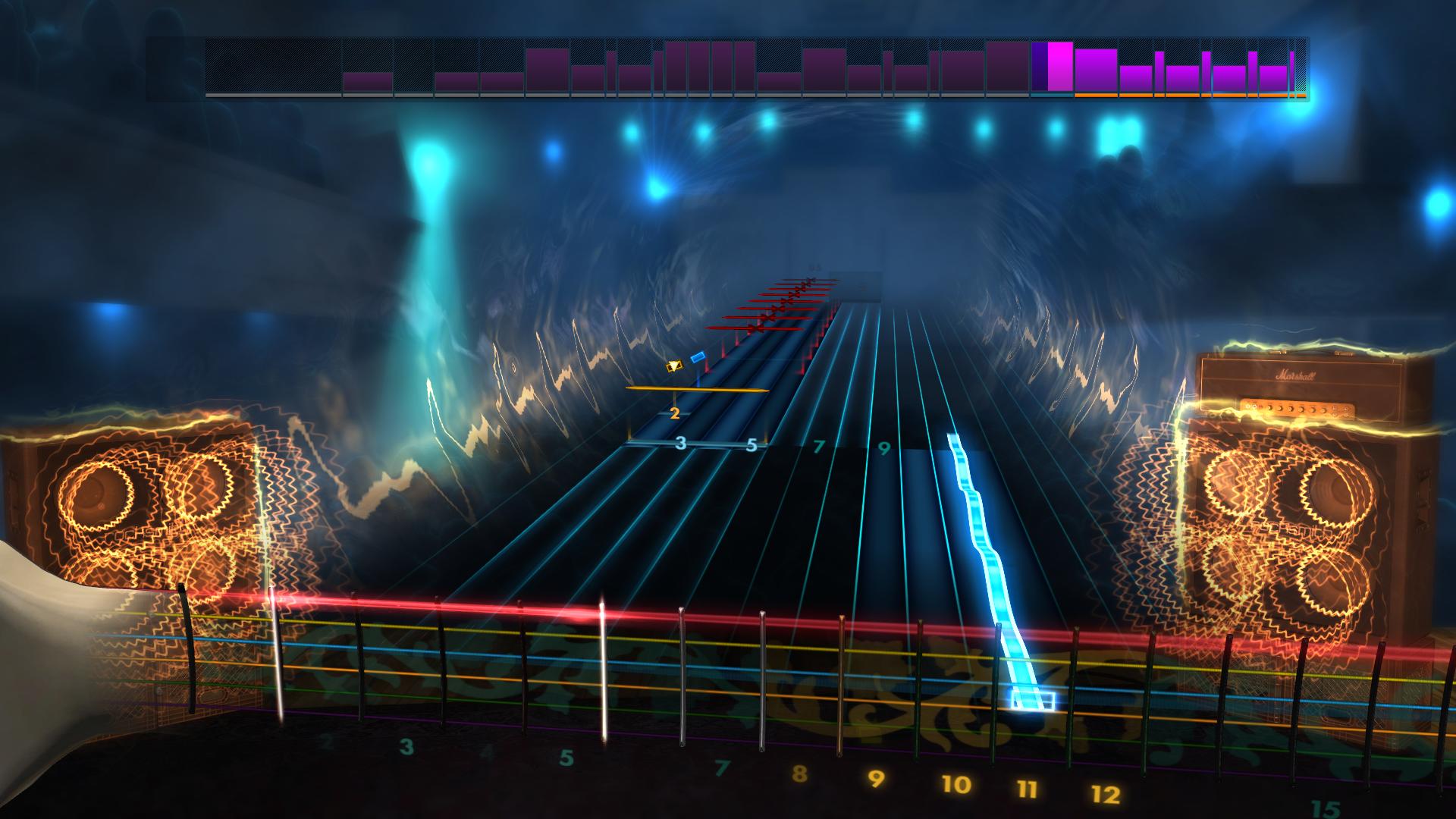Click the dark blue phrase segment in the timeline

[x=1039, y=68]
